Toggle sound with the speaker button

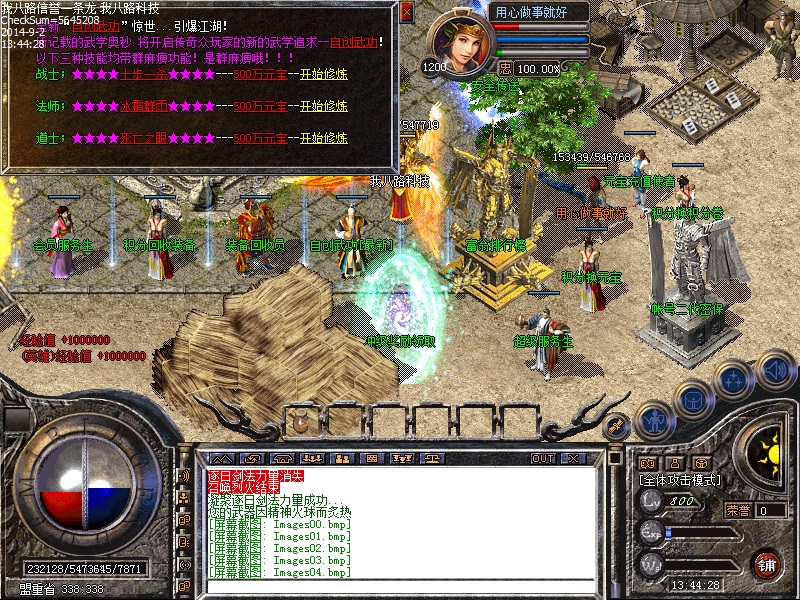tap(775, 369)
